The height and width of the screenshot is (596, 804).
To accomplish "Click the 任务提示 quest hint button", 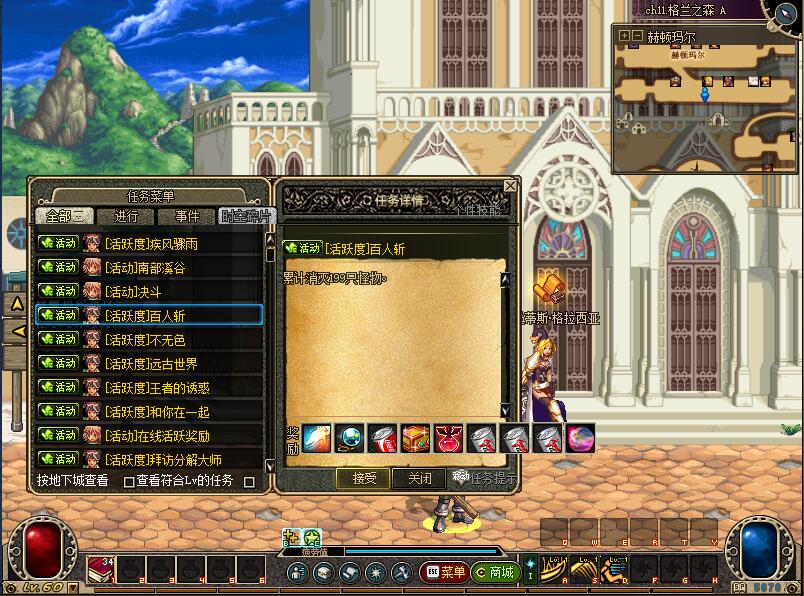I will 485,478.
